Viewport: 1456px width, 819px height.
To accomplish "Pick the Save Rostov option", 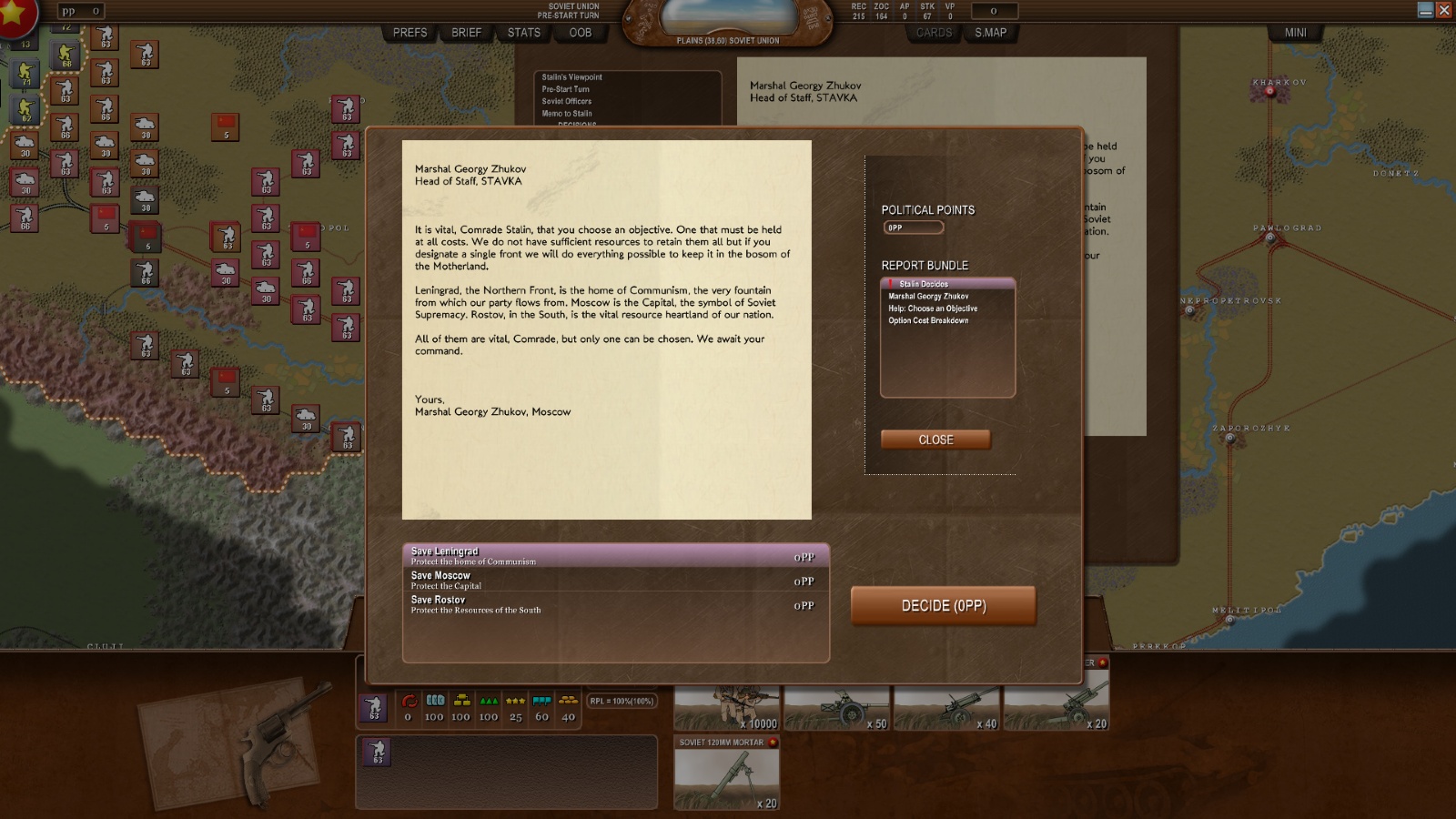I will 615,605.
